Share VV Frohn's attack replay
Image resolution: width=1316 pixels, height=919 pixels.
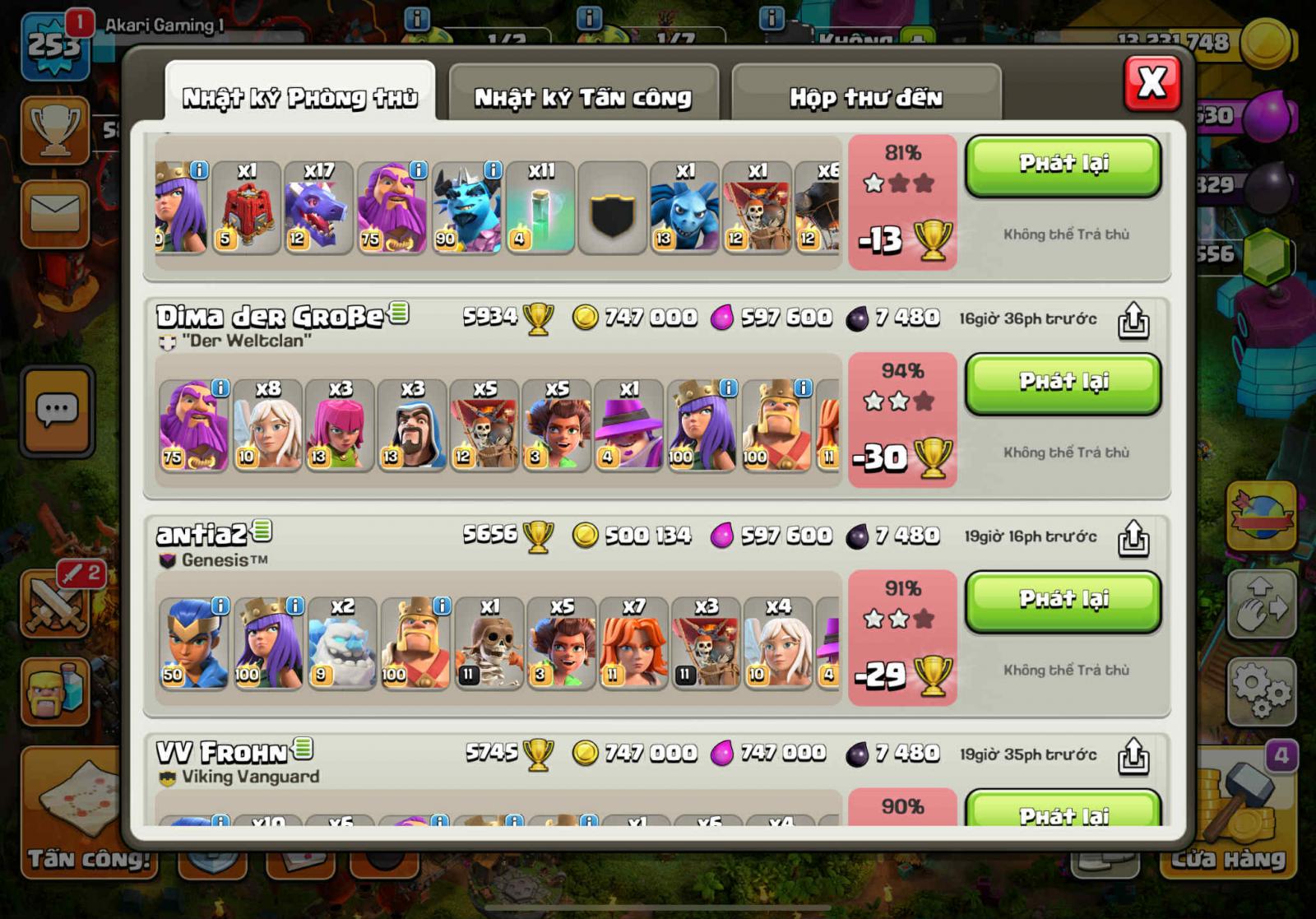pyautogui.click(x=1136, y=754)
